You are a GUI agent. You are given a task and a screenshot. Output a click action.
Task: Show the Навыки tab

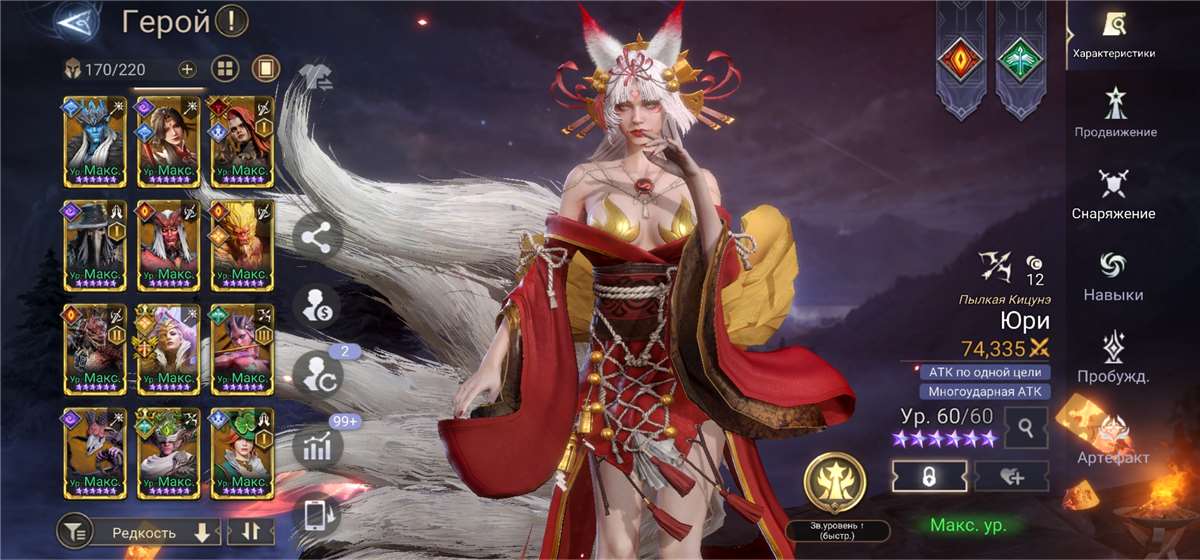click(1113, 276)
